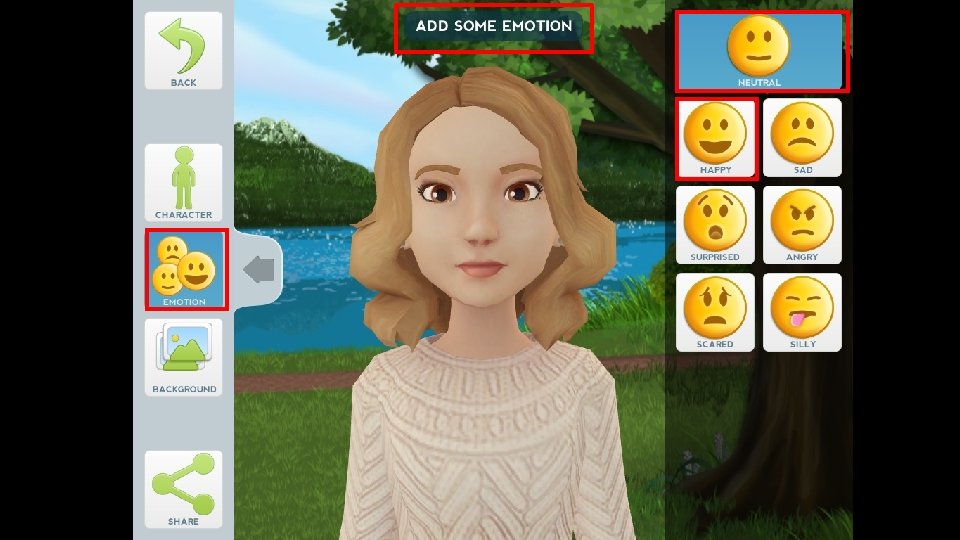Go back with the Back arrow button
The height and width of the screenshot is (540, 960).
click(x=183, y=50)
